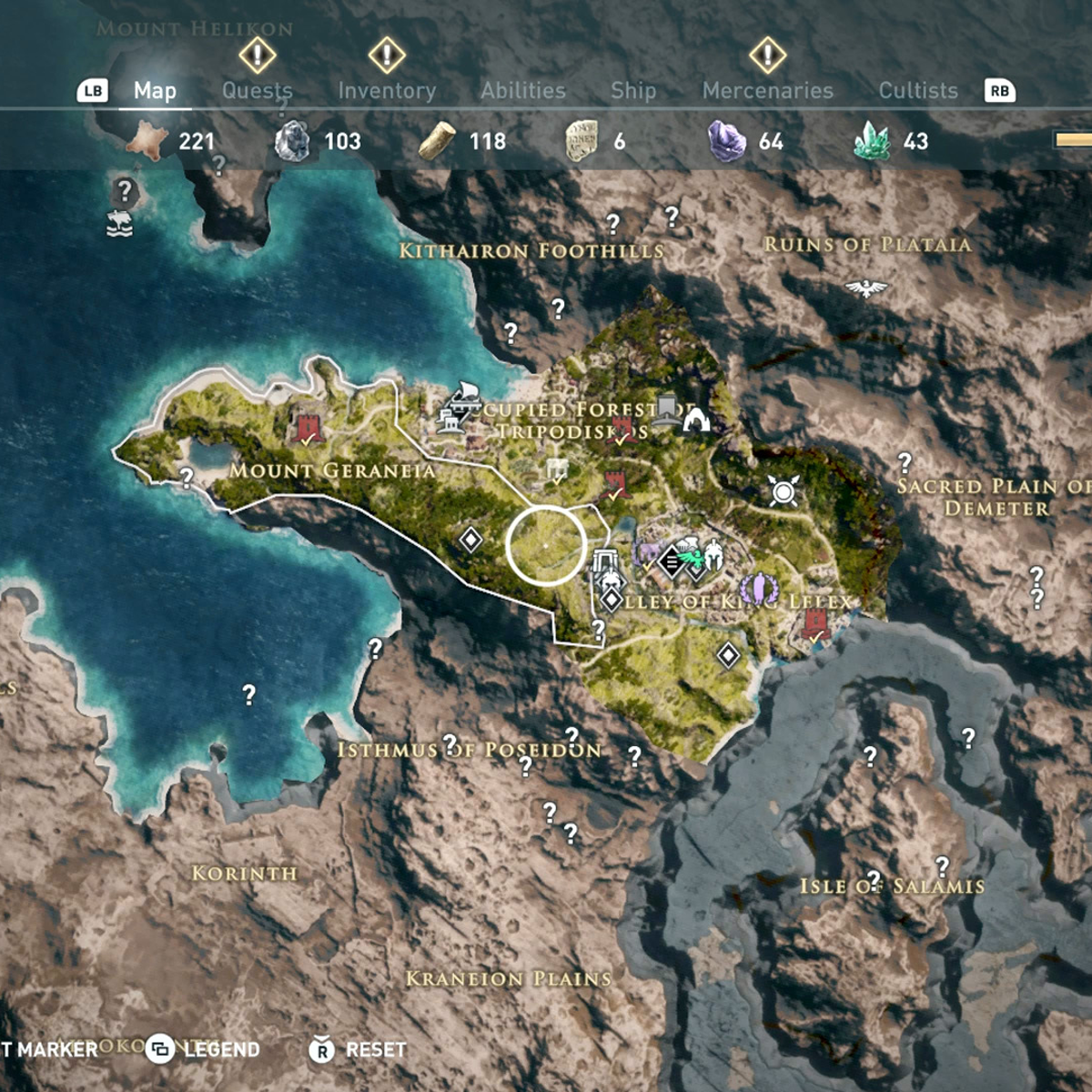Viewport: 1092px width, 1092px height.
Task: Switch to the Quests tab
Action: [258, 90]
